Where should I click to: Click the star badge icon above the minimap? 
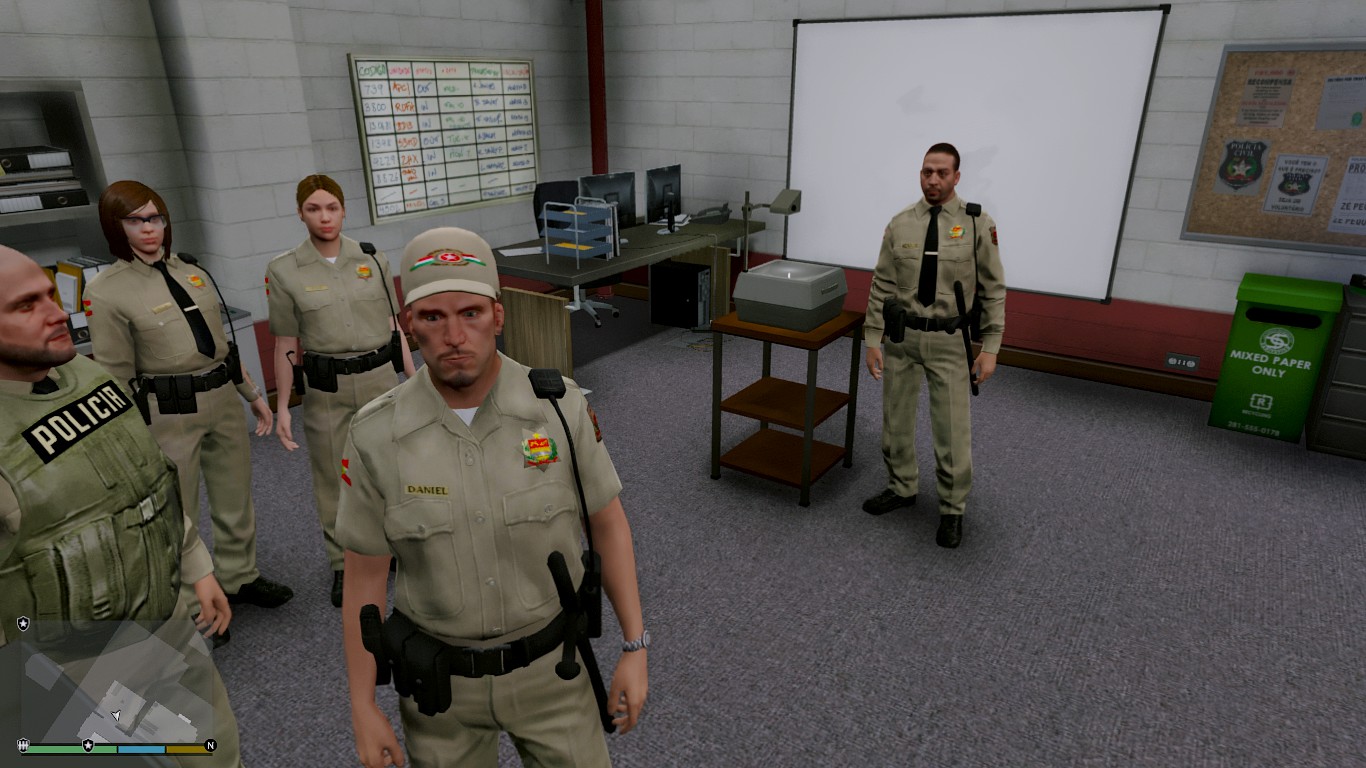[23, 623]
